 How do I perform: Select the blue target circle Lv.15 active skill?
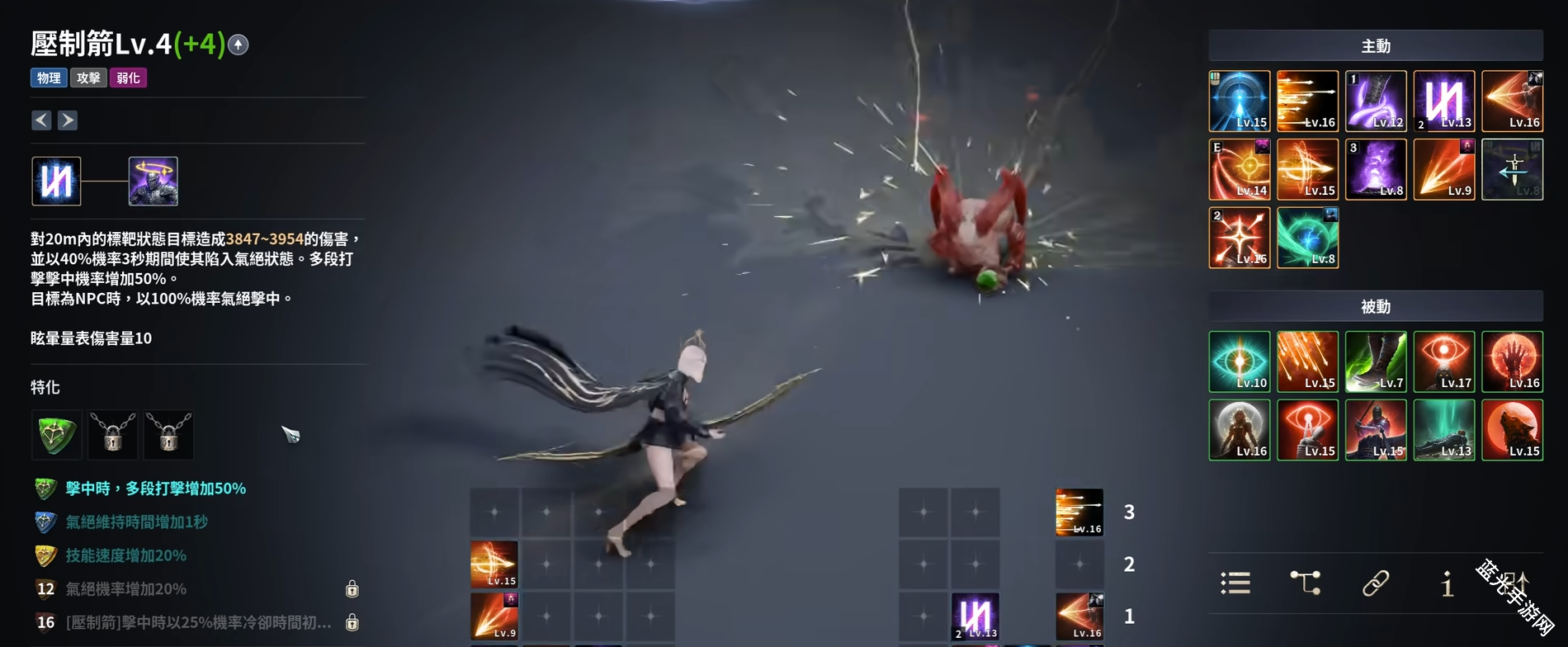pyautogui.click(x=1240, y=102)
